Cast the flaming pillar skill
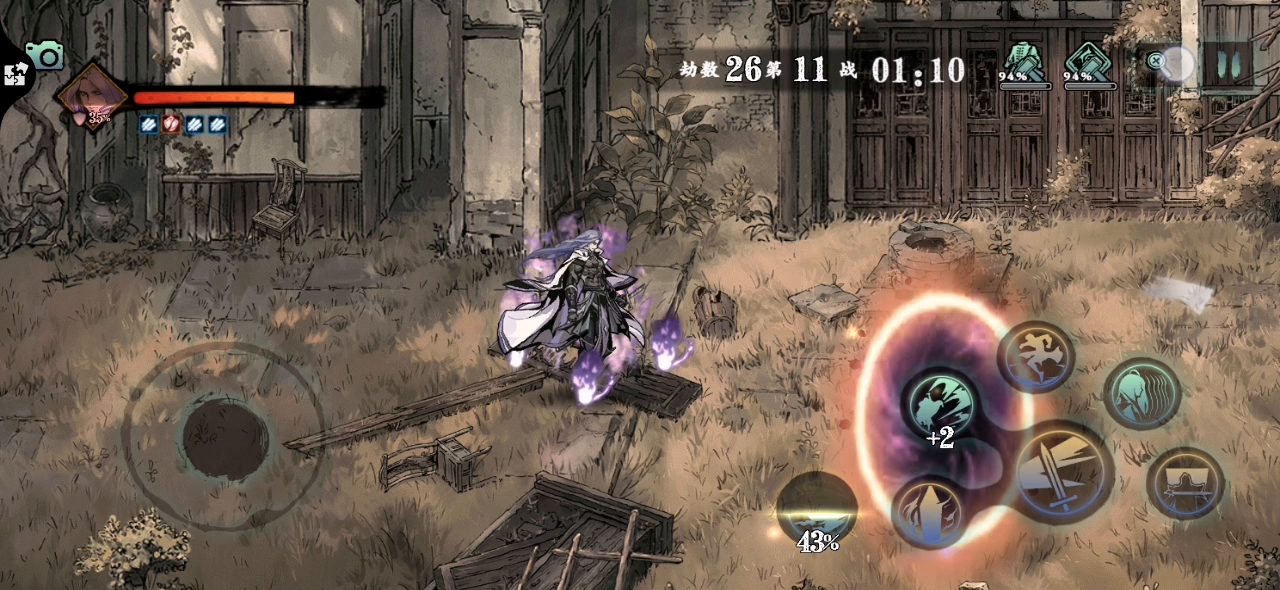This screenshot has width=1280, height=590. [x=929, y=510]
